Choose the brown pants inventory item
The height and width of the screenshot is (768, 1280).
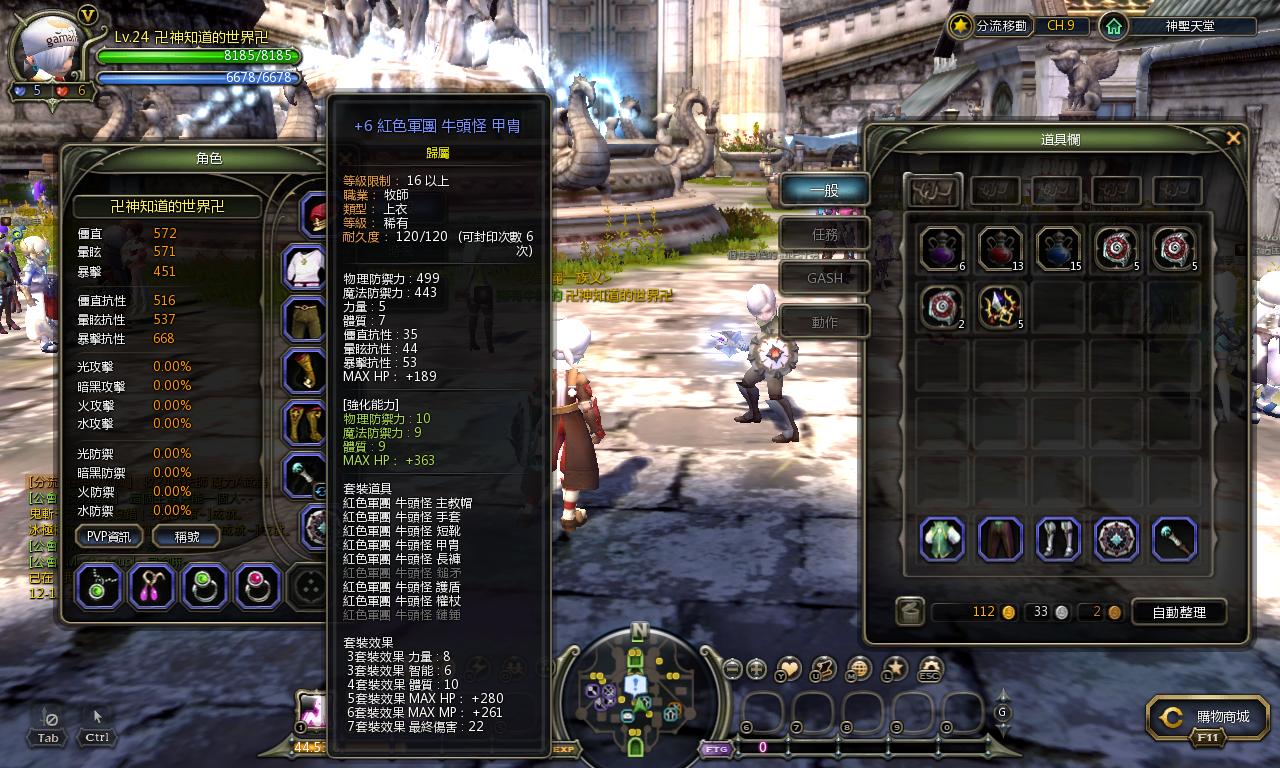[1000, 539]
